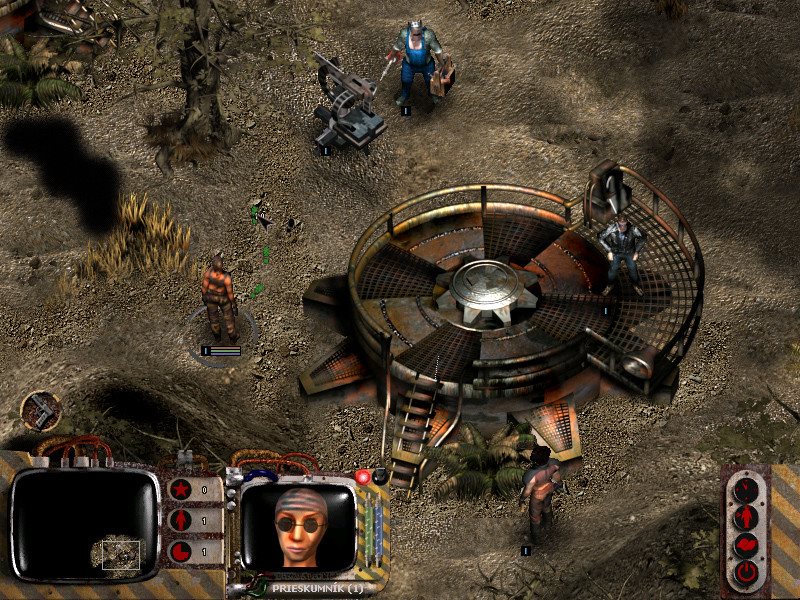Screen dimensions: 800x600
Task: Click the top round button with red marks
Action: (746, 490)
